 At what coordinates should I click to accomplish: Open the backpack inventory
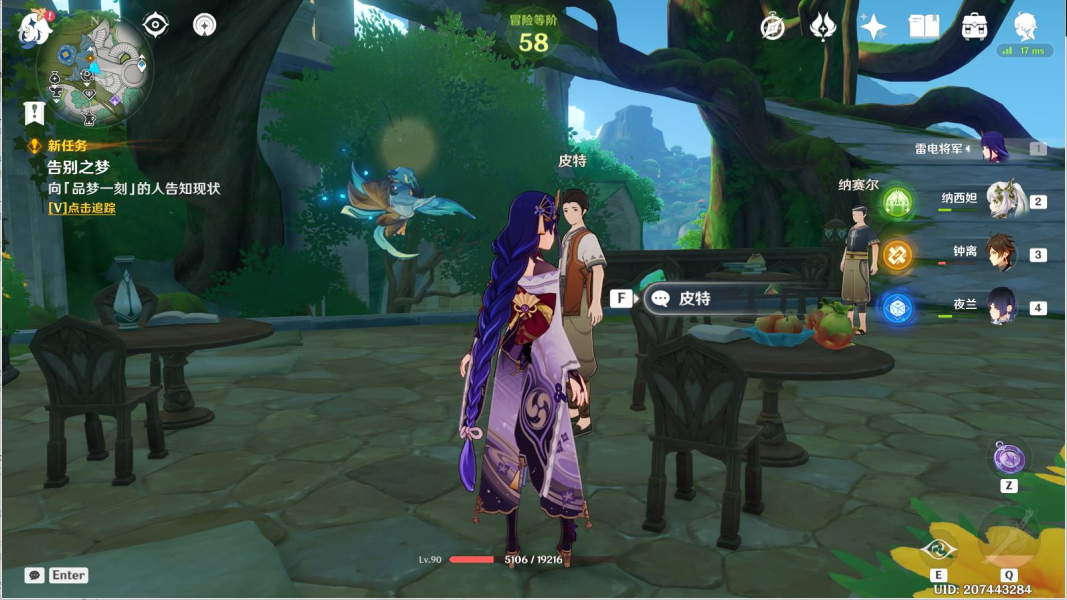[975, 27]
